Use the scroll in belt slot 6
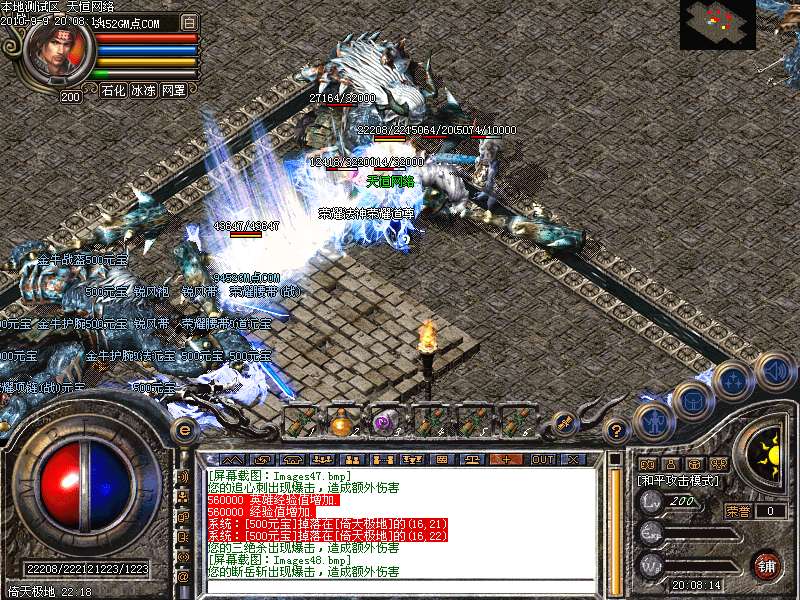 pos(517,421)
